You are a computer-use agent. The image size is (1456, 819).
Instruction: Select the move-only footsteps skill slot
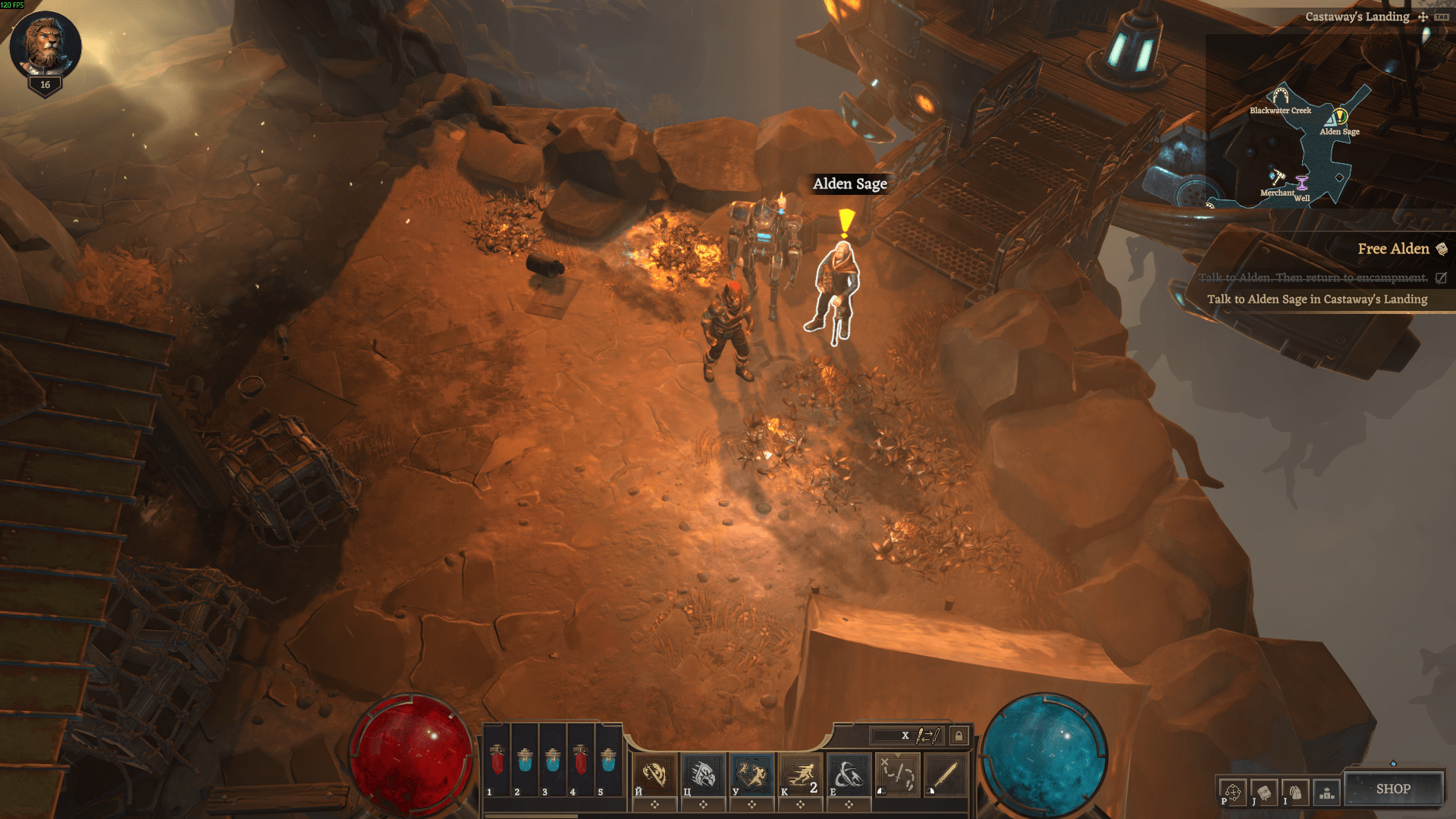[x=897, y=775]
